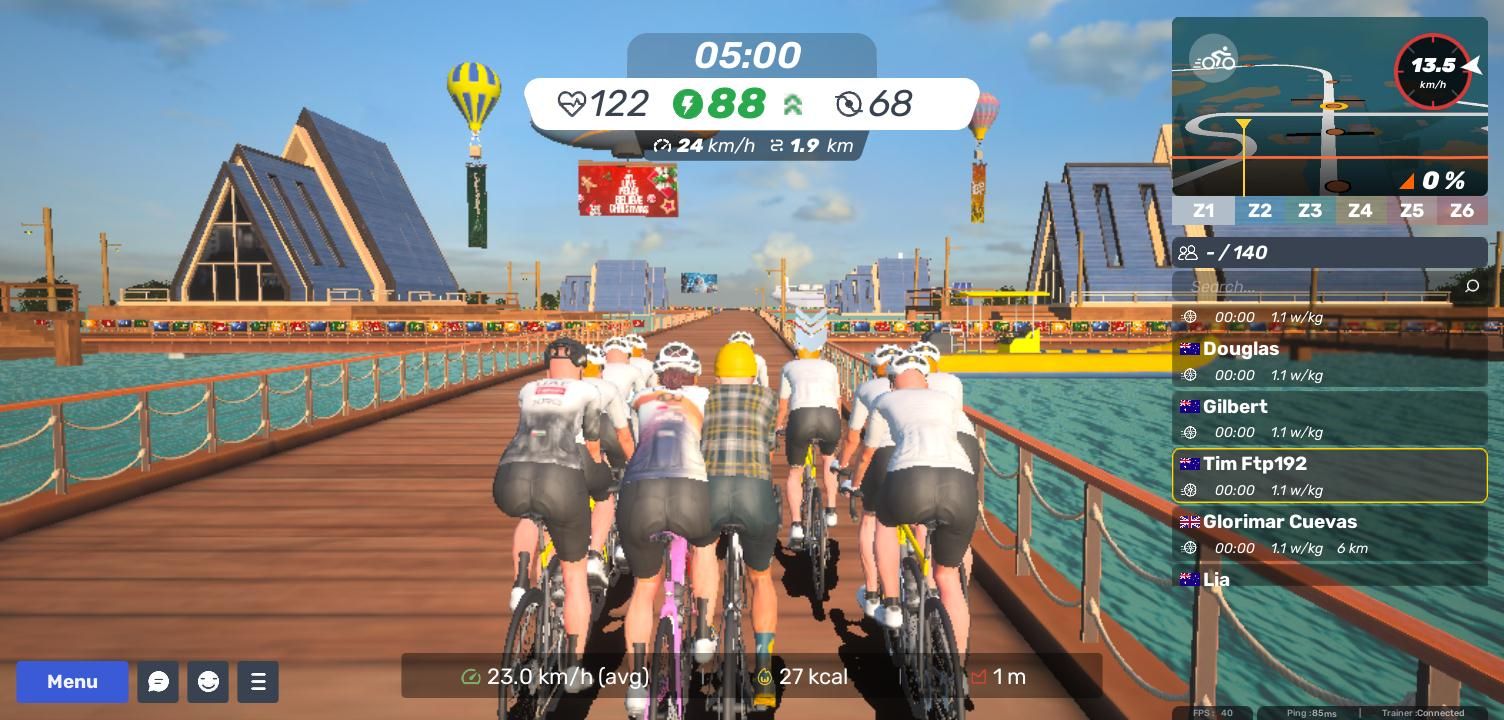Pick rider Lia from the list

pos(1329,579)
